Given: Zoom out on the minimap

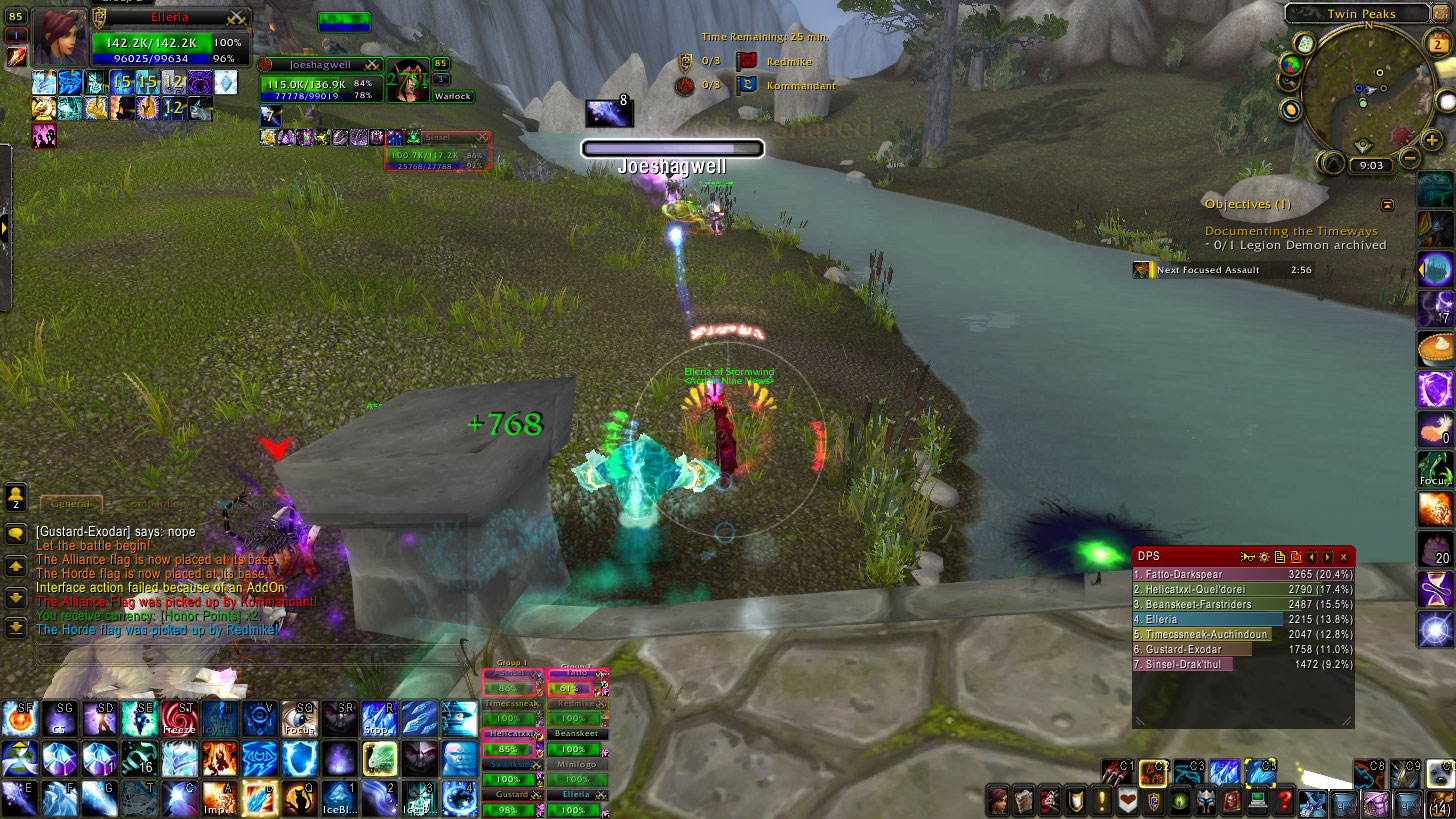Looking at the screenshot, I should point(1409,158).
